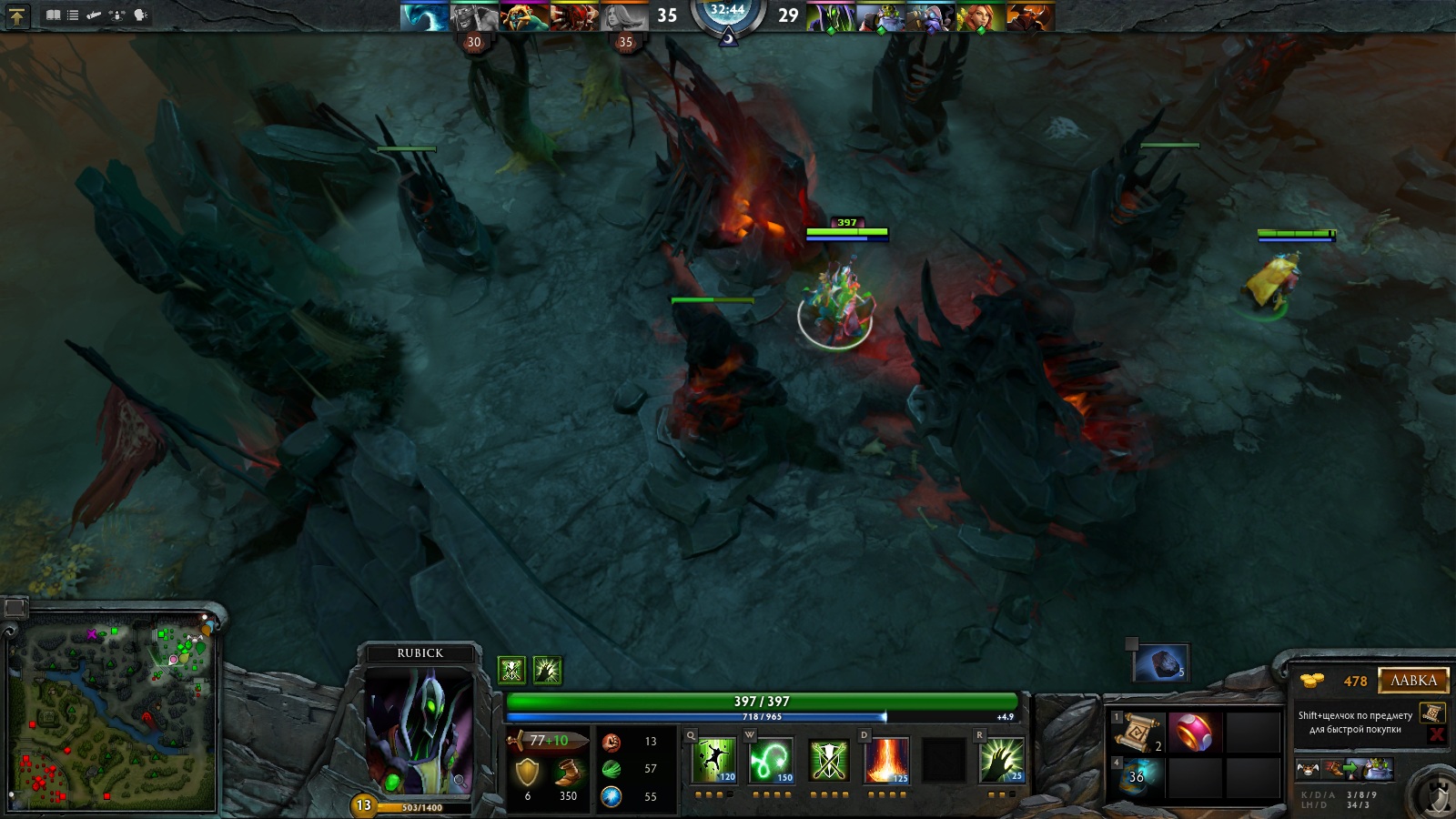Open the ЛАВКА shop
The image size is (1456, 819).
(x=1413, y=681)
